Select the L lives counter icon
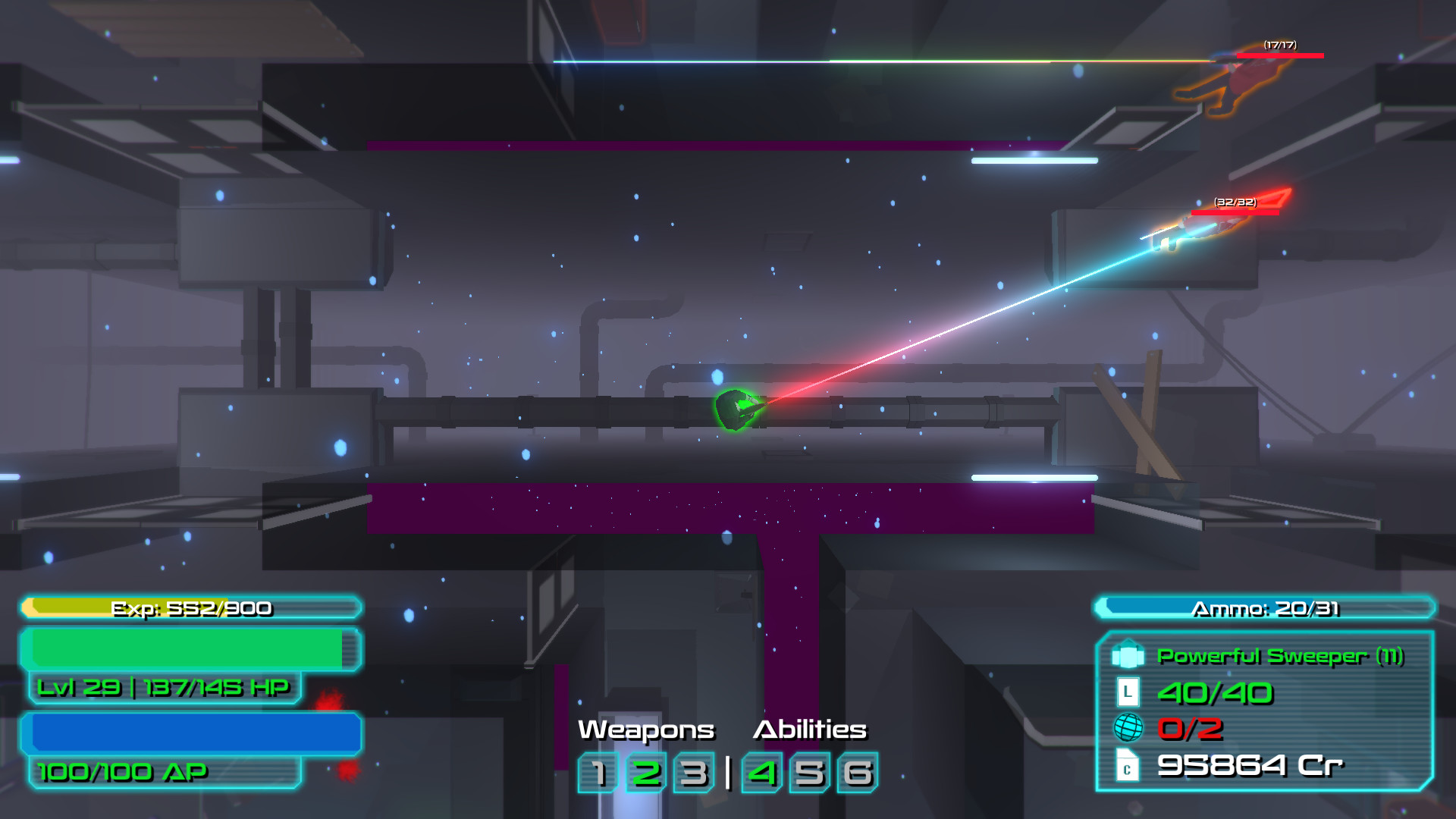This screenshot has height=819, width=1456. pos(1127,692)
